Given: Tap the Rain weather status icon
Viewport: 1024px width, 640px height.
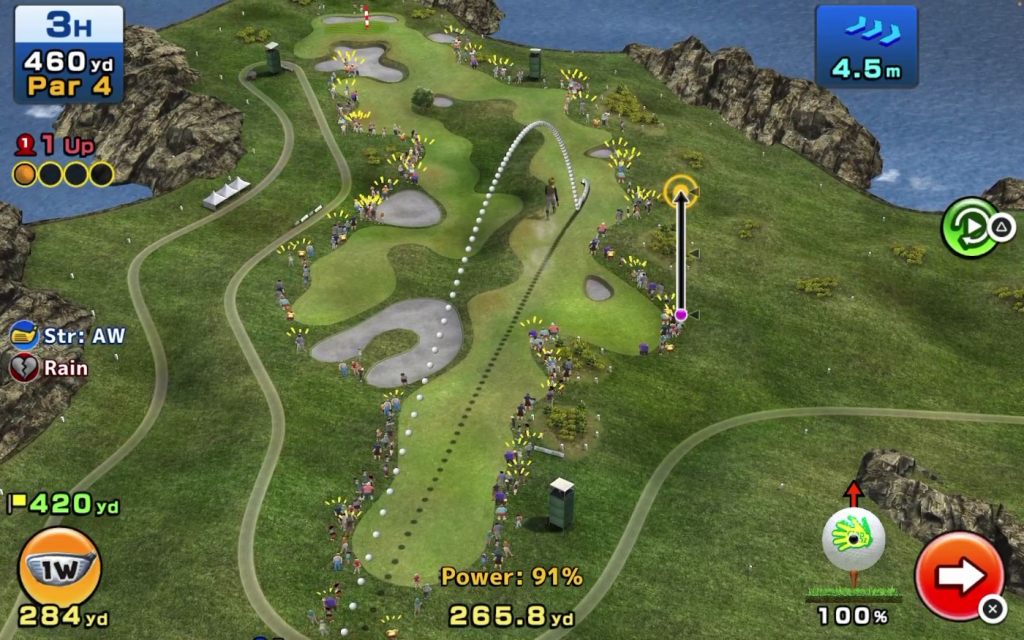Looking at the screenshot, I should (24, 368).
